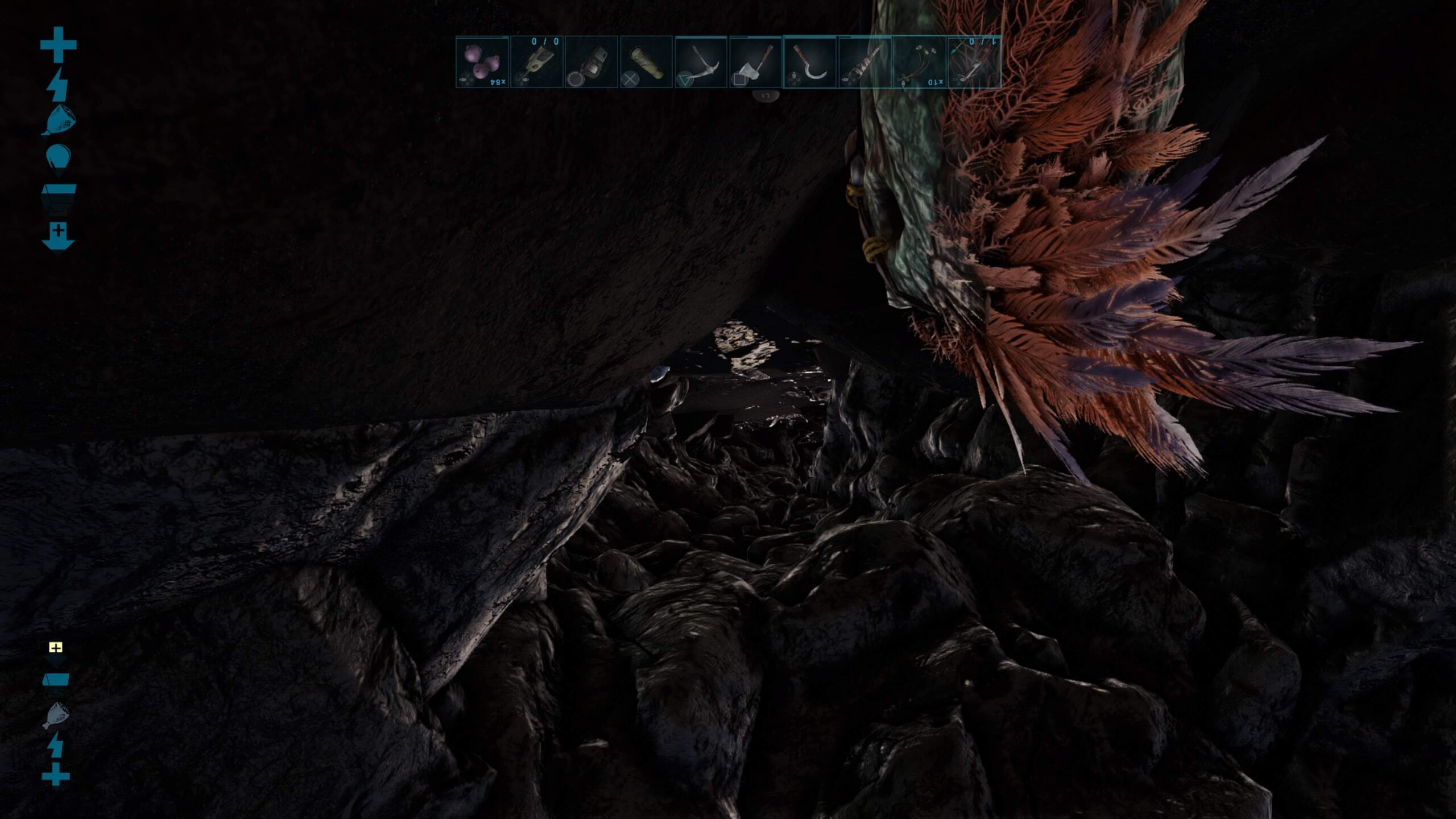Pick the bola slot with ten remaining
Image resolution: width=1456 pixels, height=819 pixels.
tap(920, 61)
